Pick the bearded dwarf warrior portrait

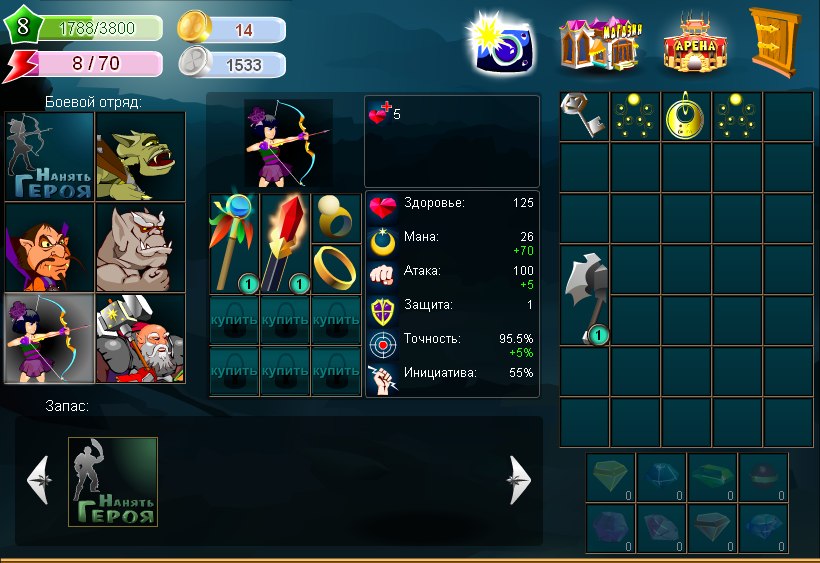(x=141, y=338)
